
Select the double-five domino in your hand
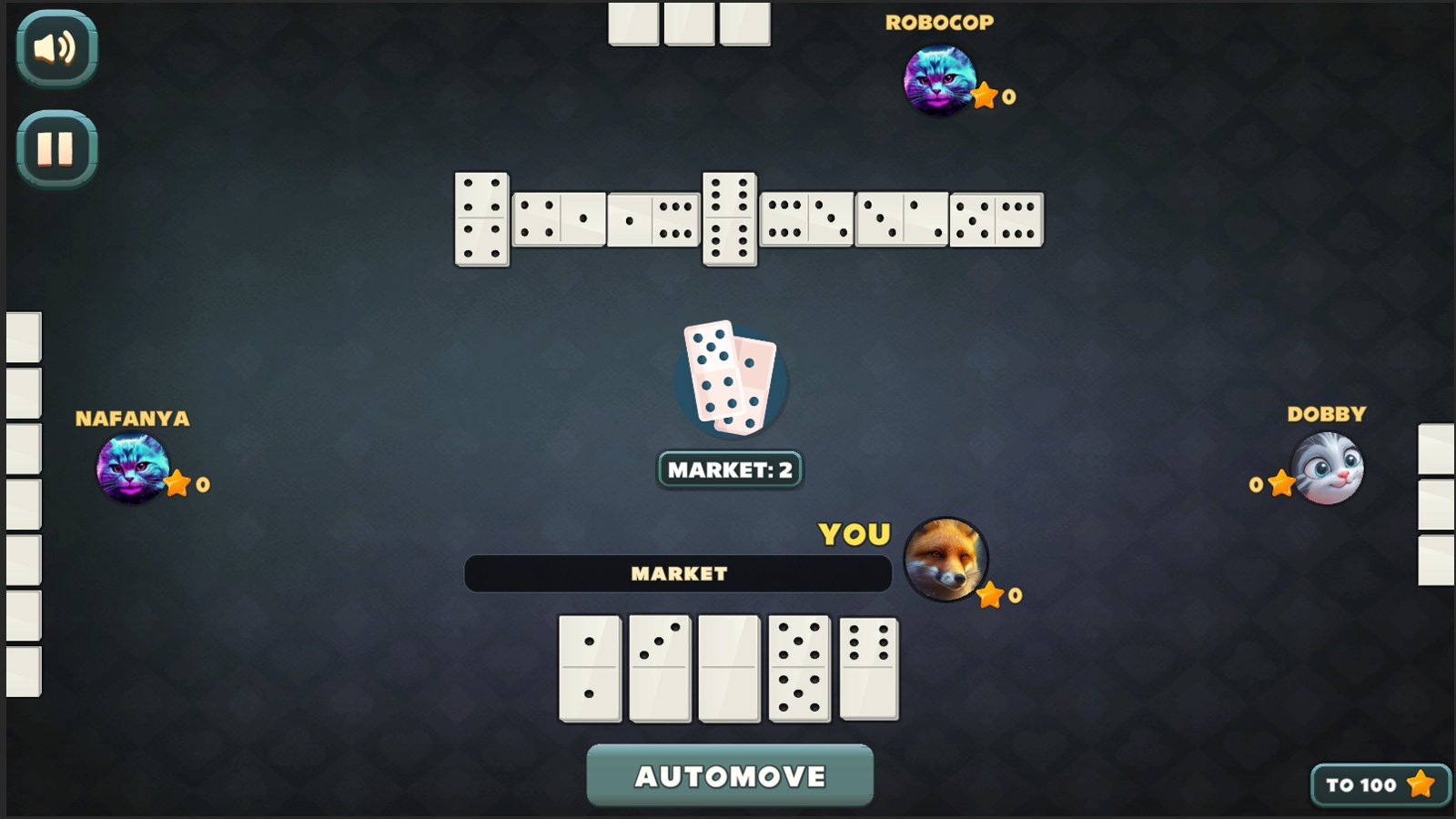[799, 669]
